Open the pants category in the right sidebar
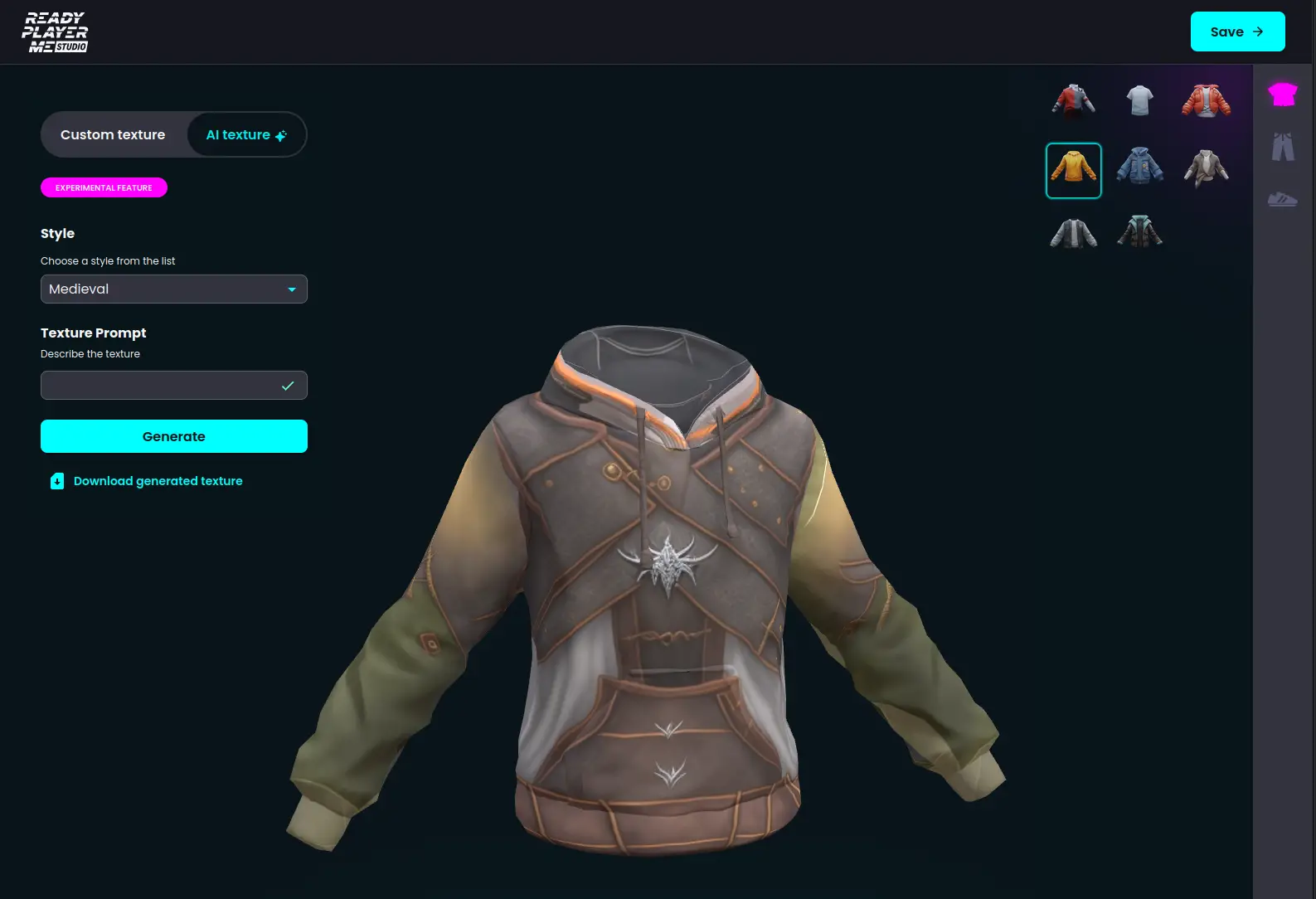This screenshot has height=899, width=1316. point(1282,146)
